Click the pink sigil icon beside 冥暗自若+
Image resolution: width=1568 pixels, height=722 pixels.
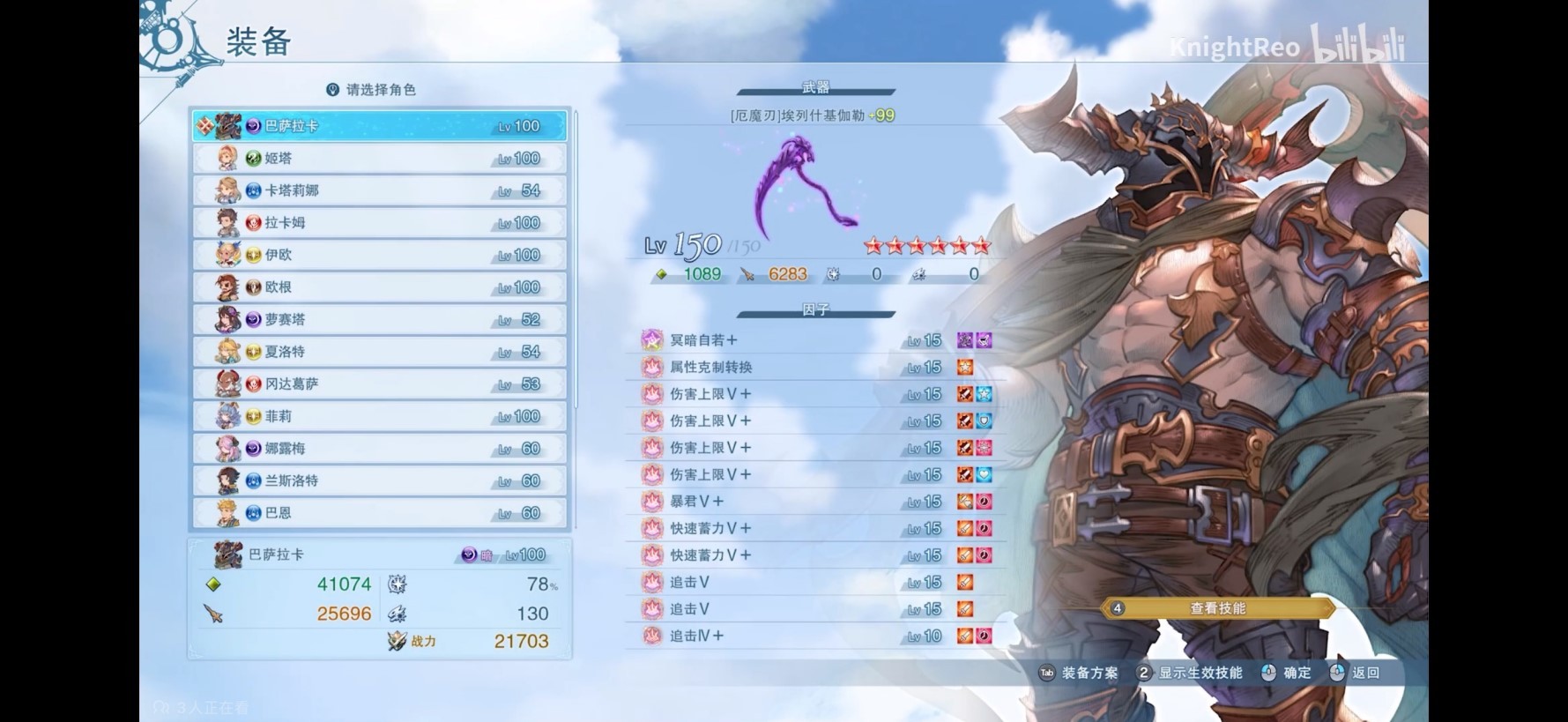651,340
